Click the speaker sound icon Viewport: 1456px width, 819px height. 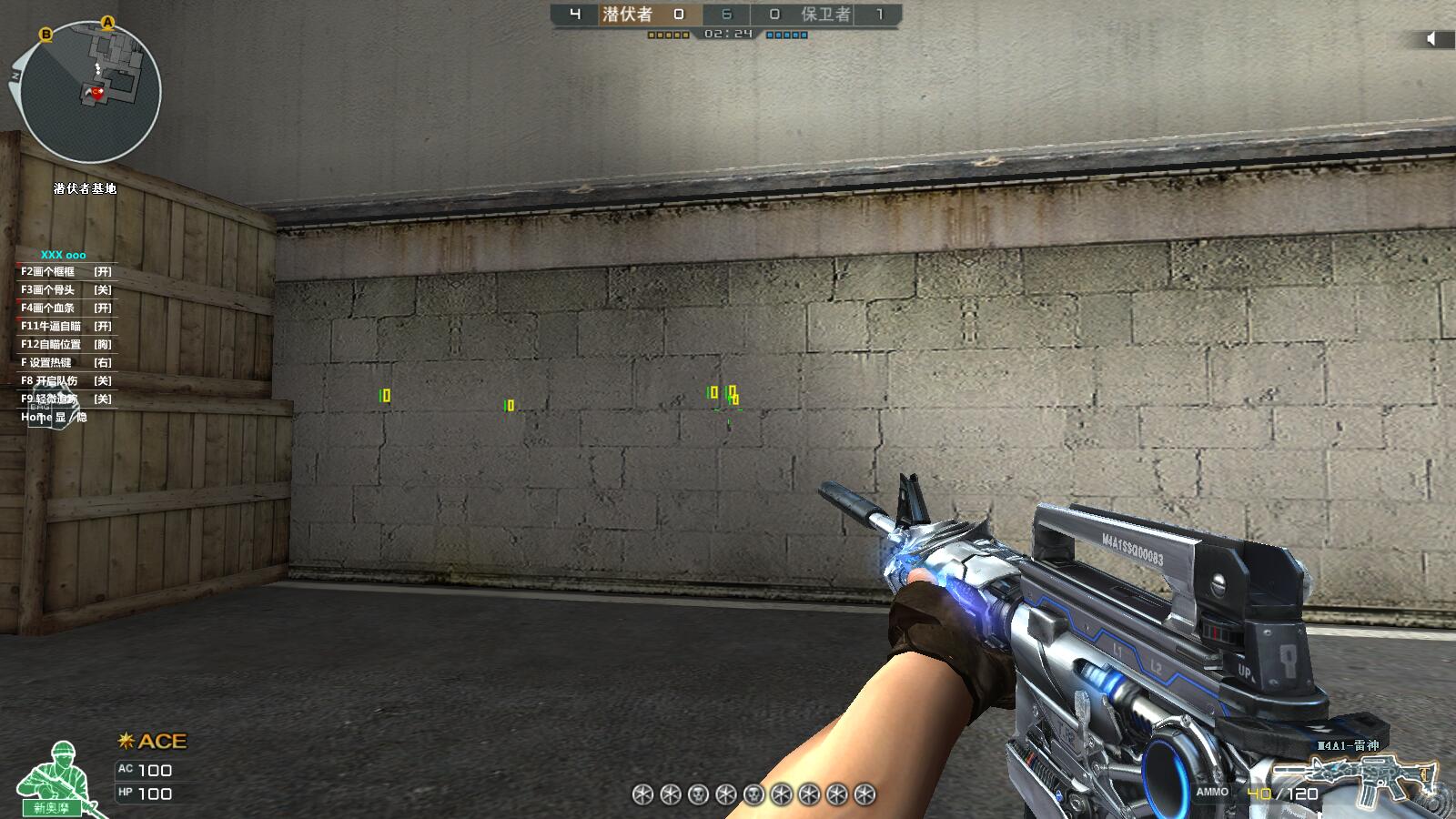1431,38
